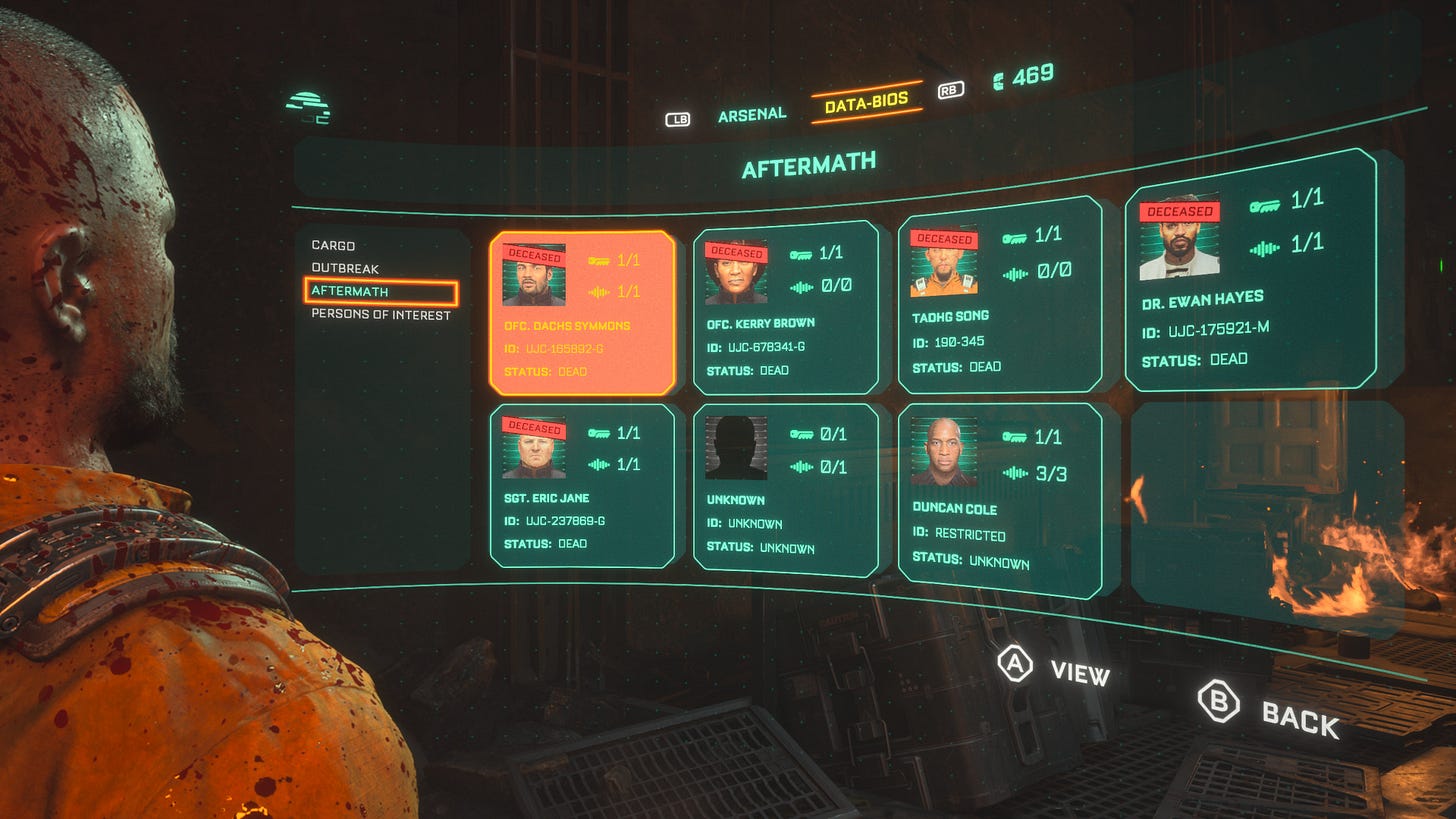Viewport: 1456px width, 819px height.
Task: Select Sgt. Eric Jane bio card
Action: 582,486
